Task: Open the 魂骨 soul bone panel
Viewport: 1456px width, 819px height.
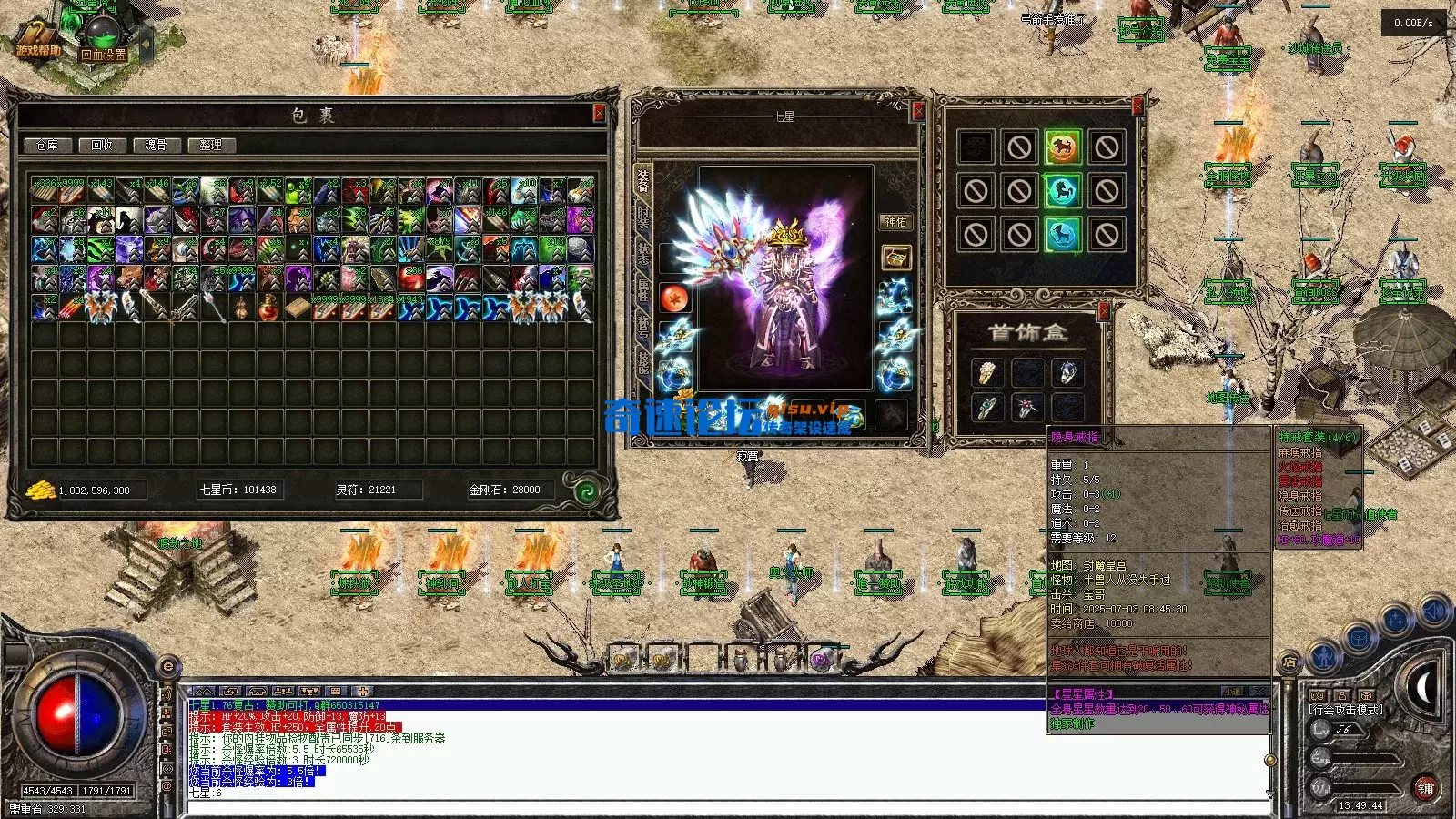Action: tap(156, 145)
